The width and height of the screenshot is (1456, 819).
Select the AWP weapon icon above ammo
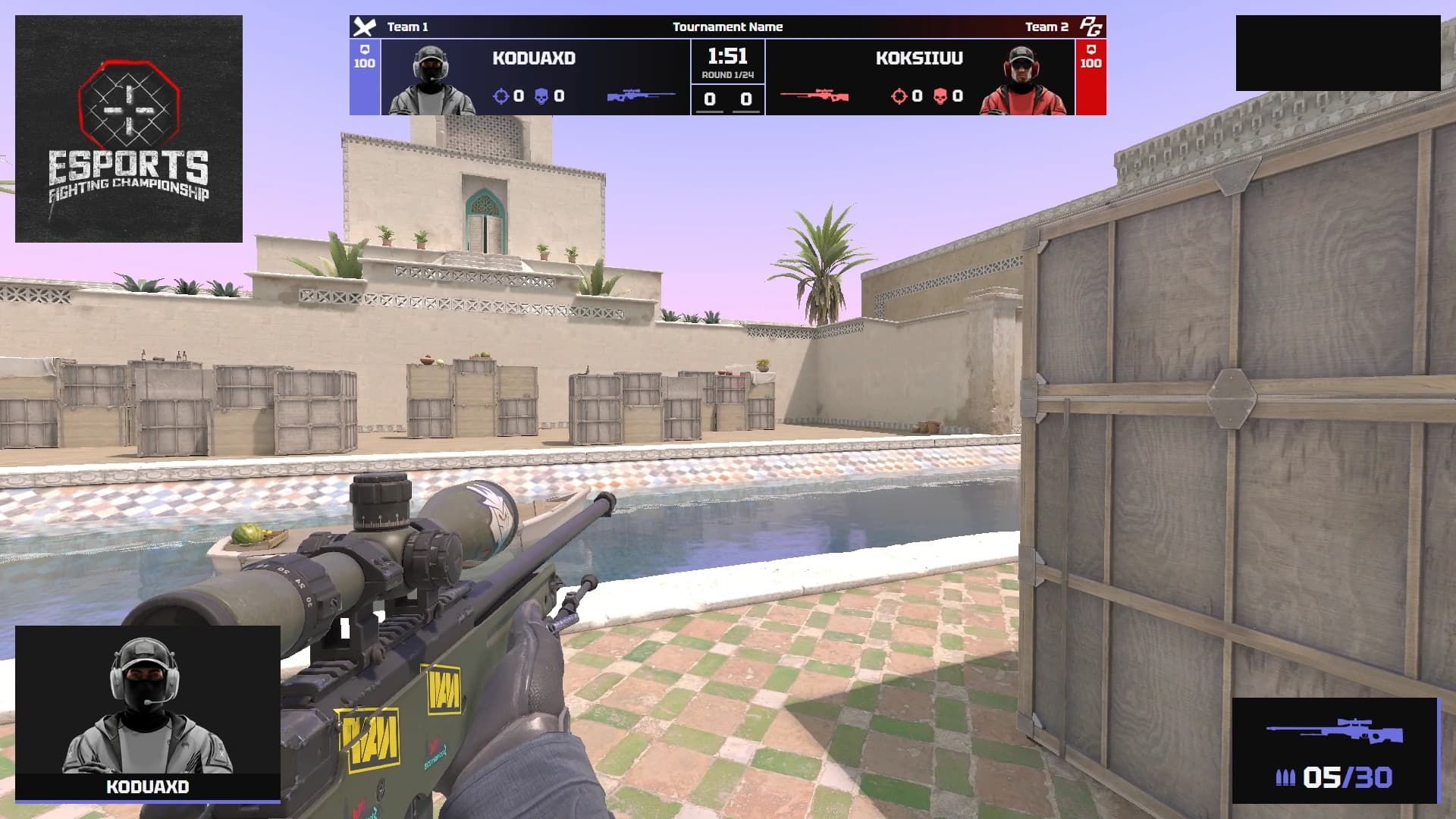[1335, 732]
